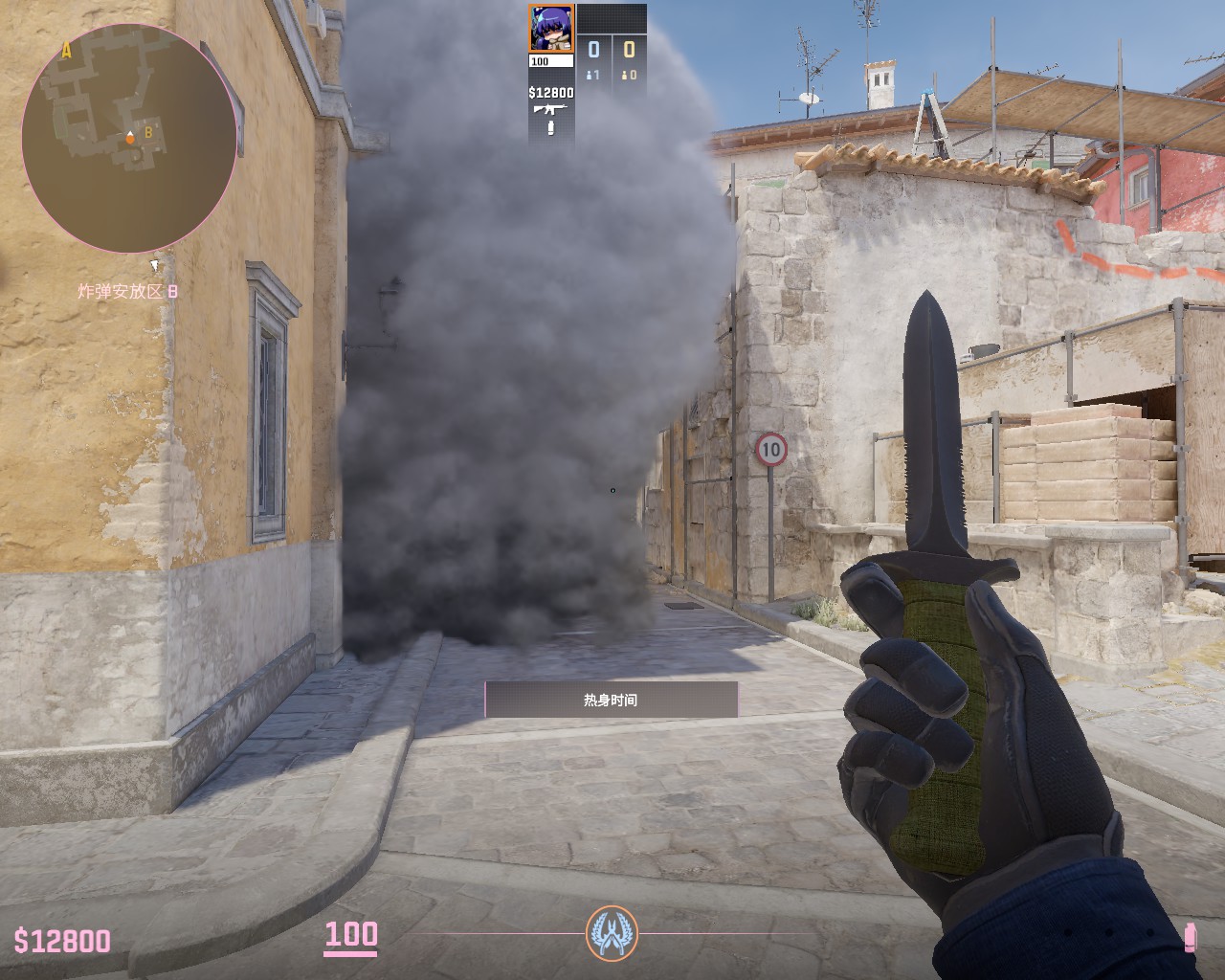
Task: Click the Counter-Terrorist team emblem
Action: [612, 933]
